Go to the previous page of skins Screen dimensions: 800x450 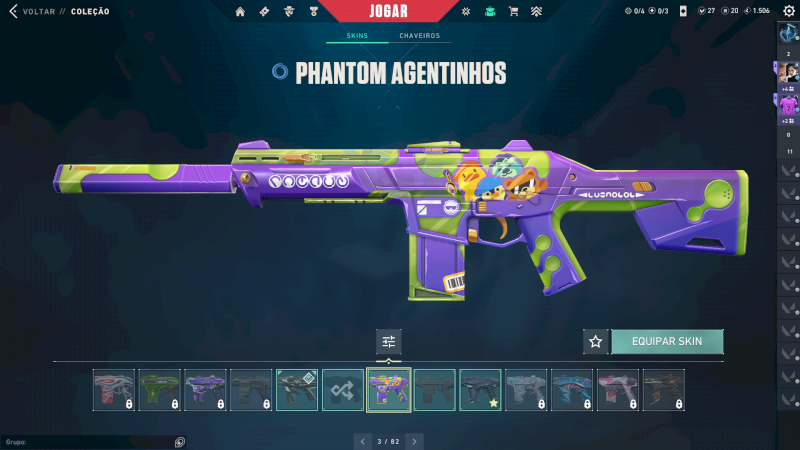(363, 441)
